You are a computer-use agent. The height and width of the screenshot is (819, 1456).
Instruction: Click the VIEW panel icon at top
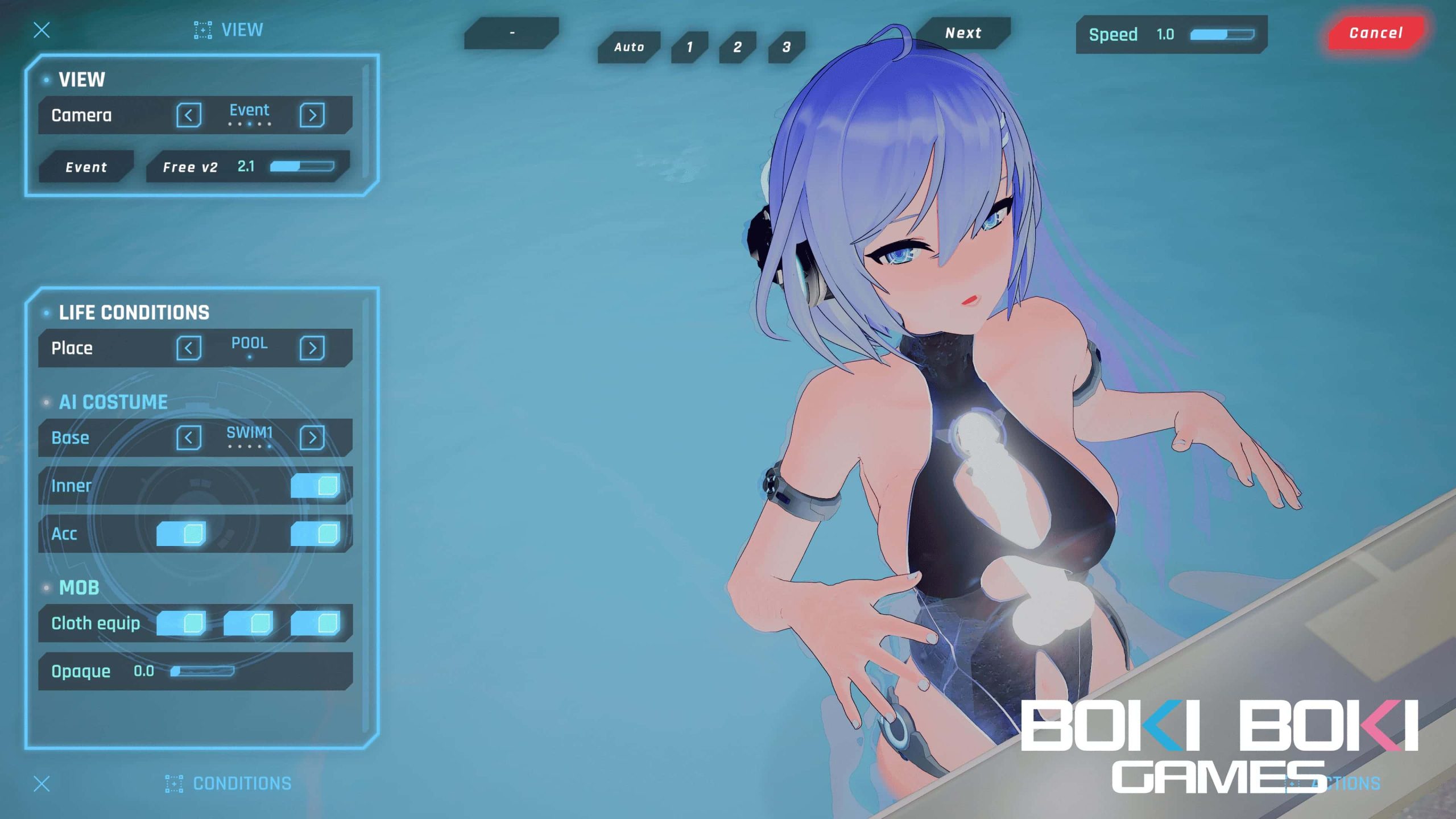(202, 30)
